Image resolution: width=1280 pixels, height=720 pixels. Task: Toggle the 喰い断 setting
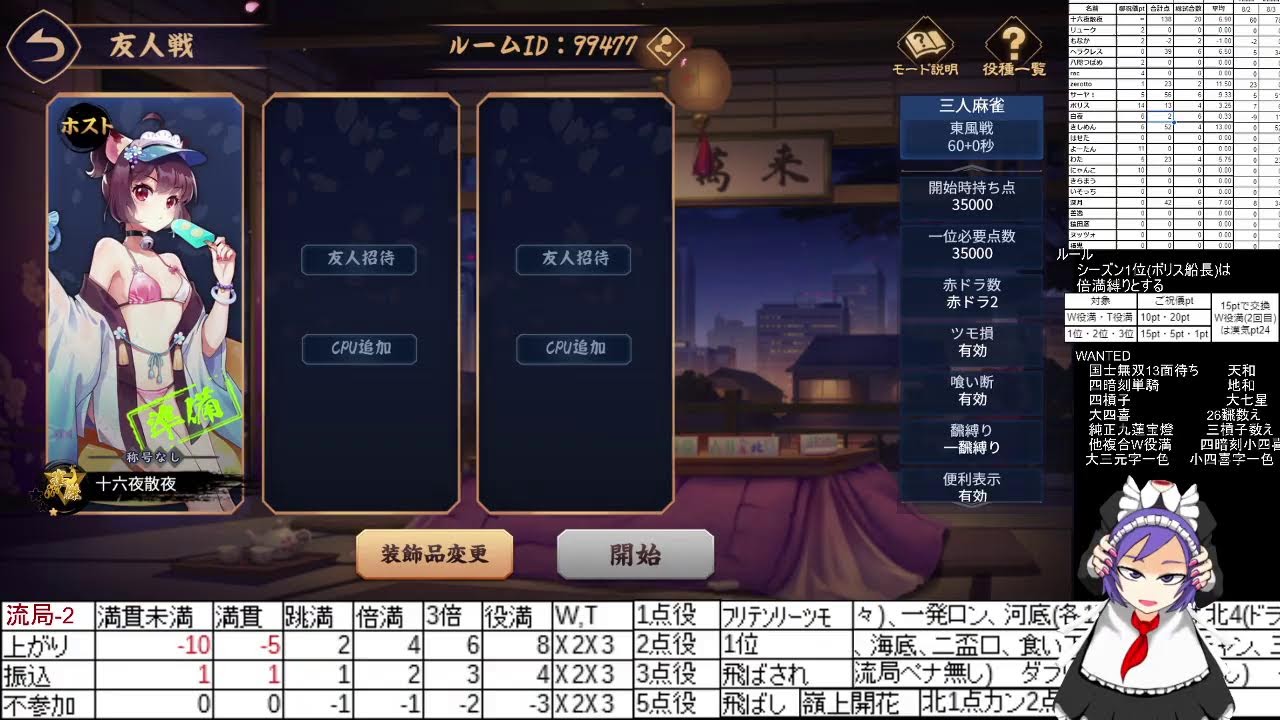pos(972,389)
